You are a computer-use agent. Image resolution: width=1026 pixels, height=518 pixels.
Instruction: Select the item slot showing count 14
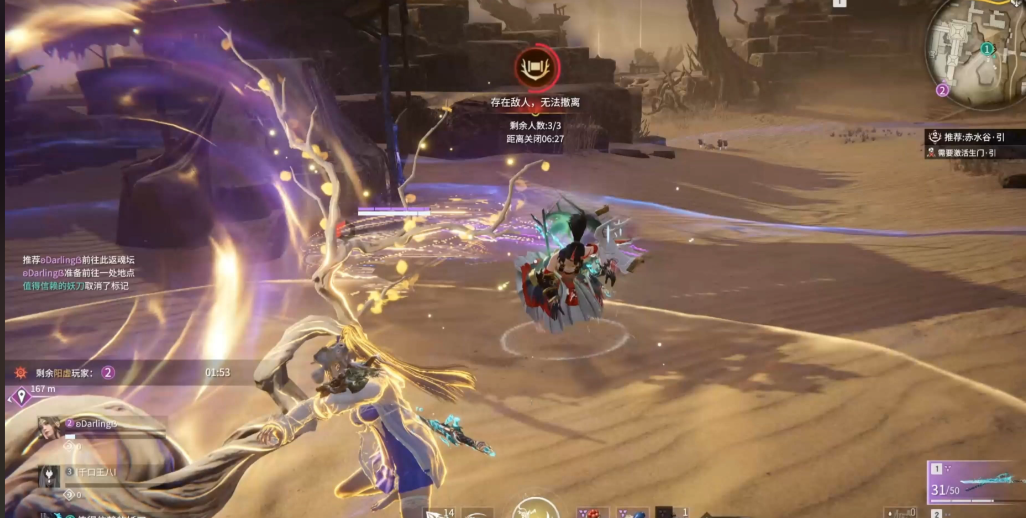pyautogui.click(x=438, y=512)
